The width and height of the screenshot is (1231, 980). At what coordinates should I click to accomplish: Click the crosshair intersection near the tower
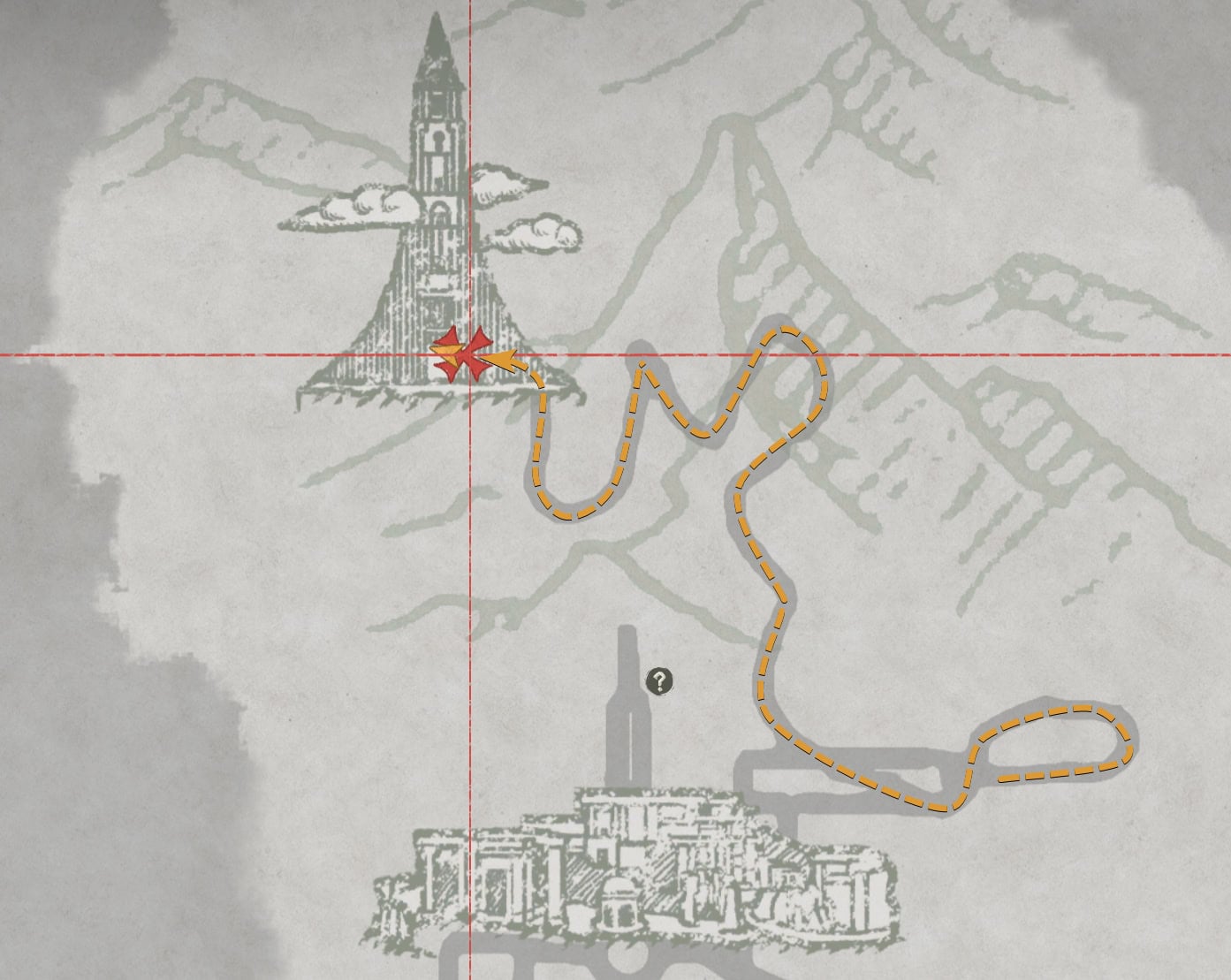469,355
